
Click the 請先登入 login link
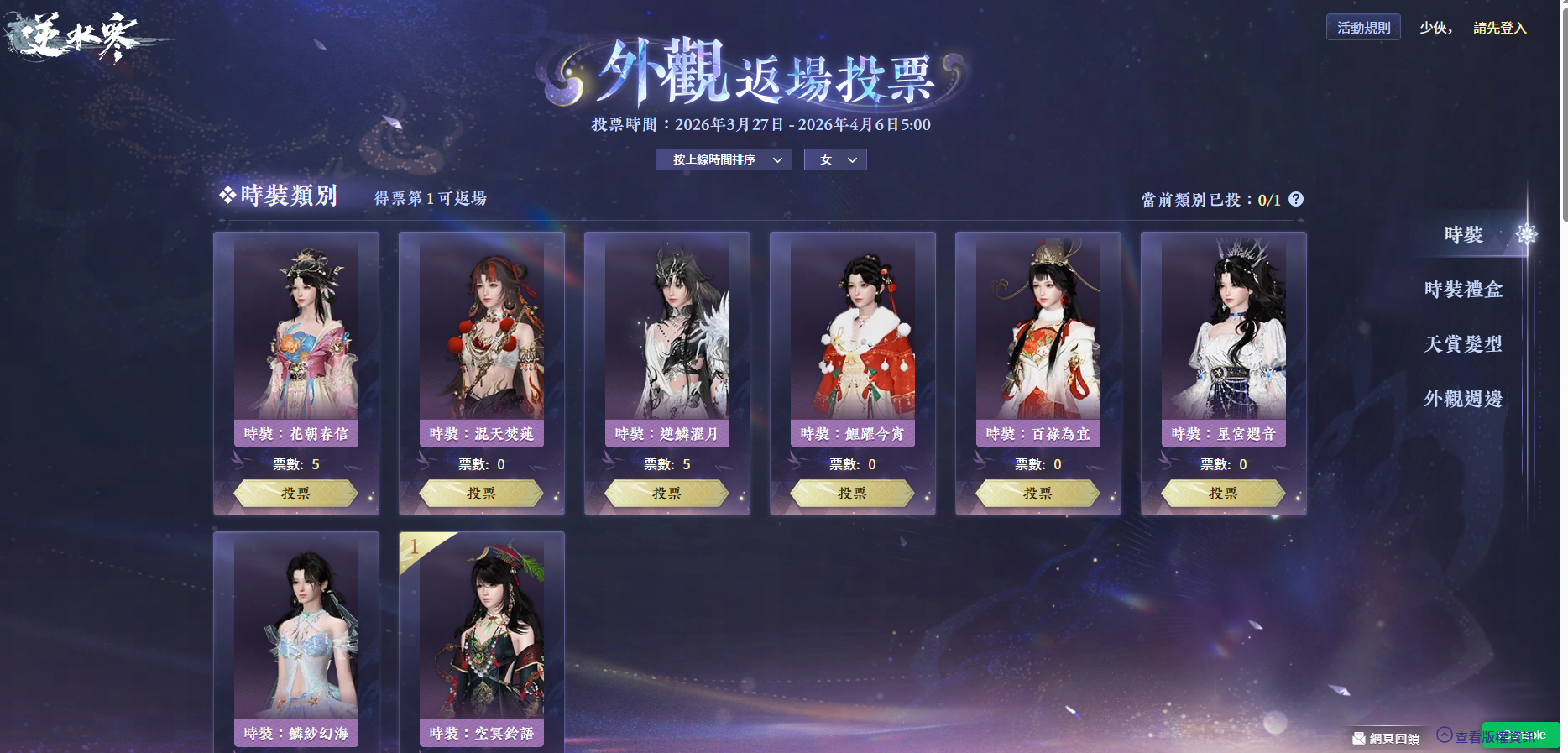1499,28
